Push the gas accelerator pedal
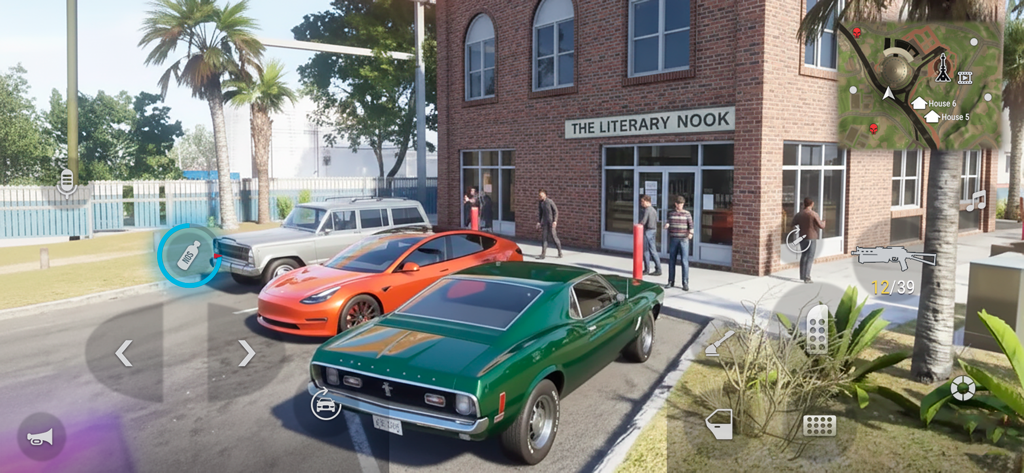Image resolution: width=1024 pixels, height=473 pixels. (817, 329)
